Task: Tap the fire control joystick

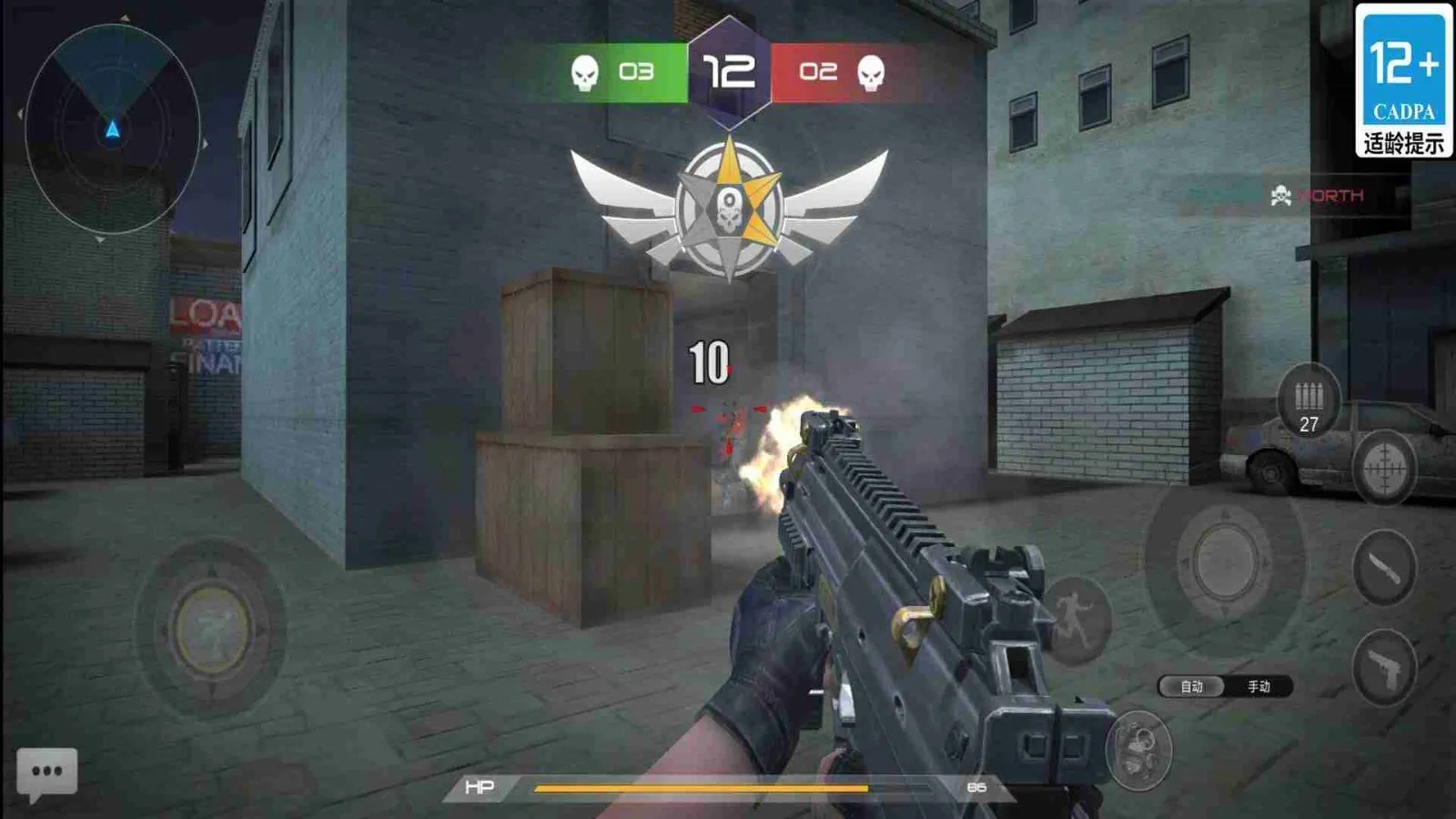Action: click(x=1224, y=561)
